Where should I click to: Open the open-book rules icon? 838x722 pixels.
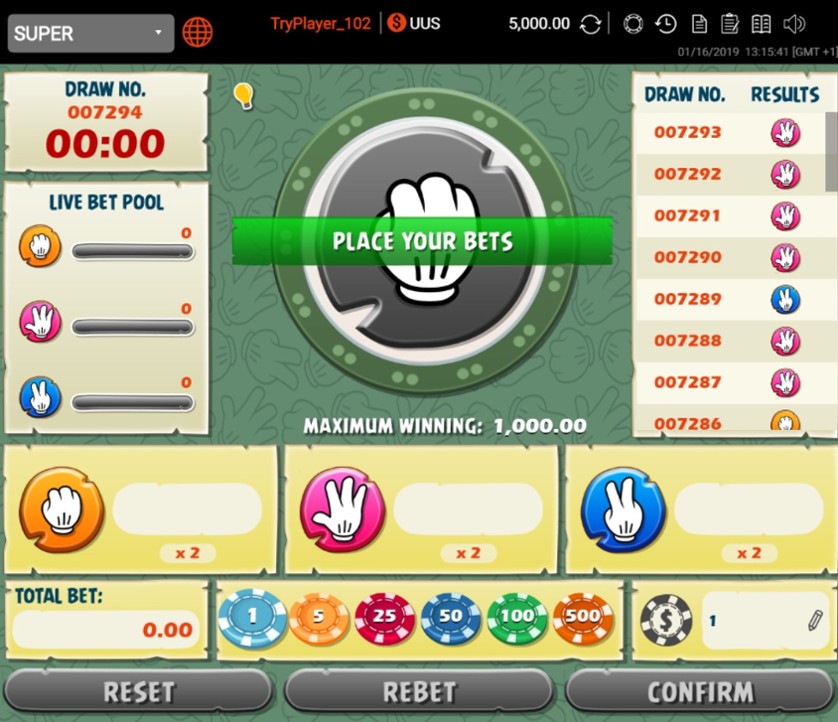pyautogui.click(x=762, y=25)
